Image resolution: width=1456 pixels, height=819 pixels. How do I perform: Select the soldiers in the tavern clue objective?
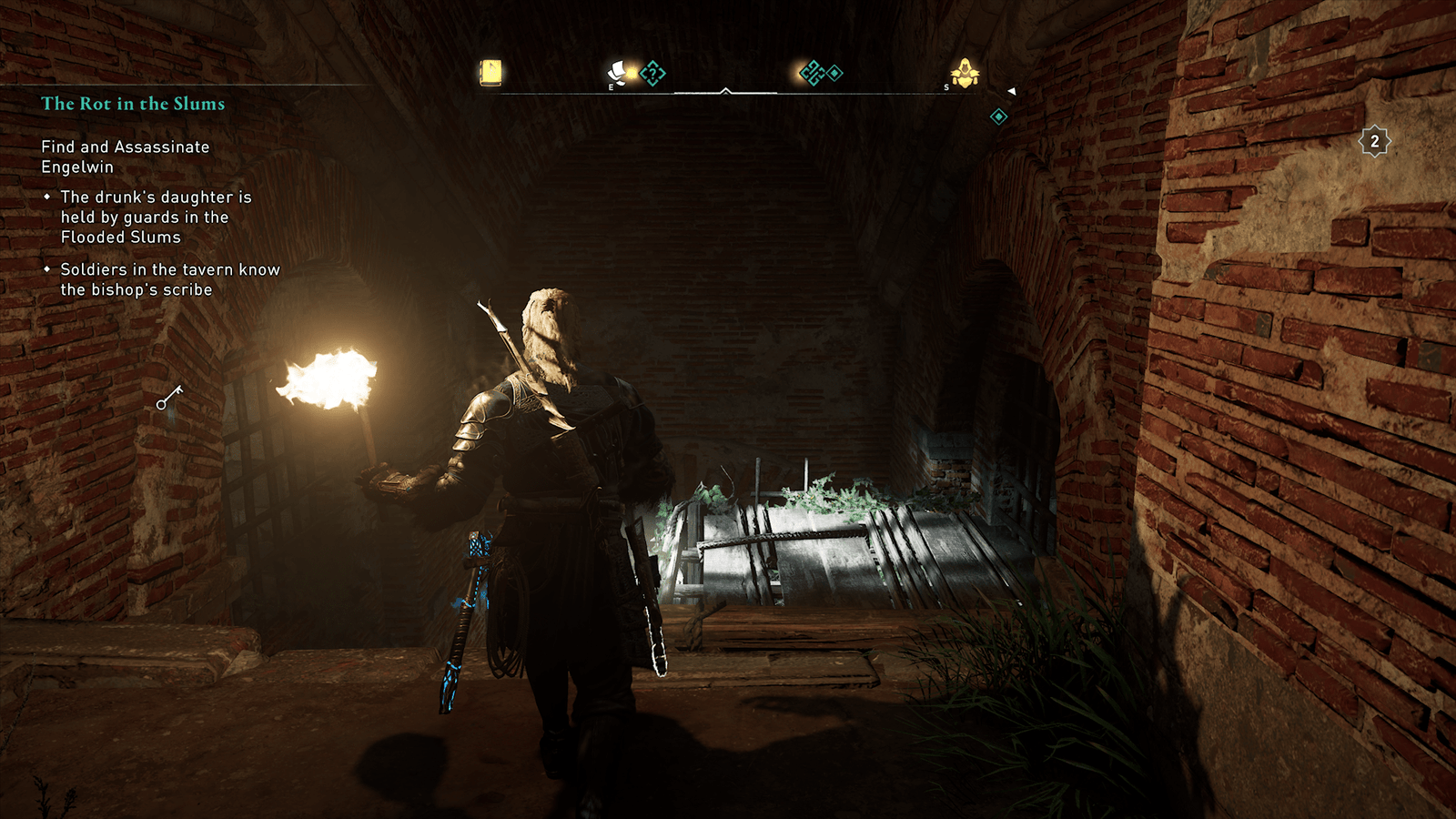pyautogui.click(x=169, y=279)
